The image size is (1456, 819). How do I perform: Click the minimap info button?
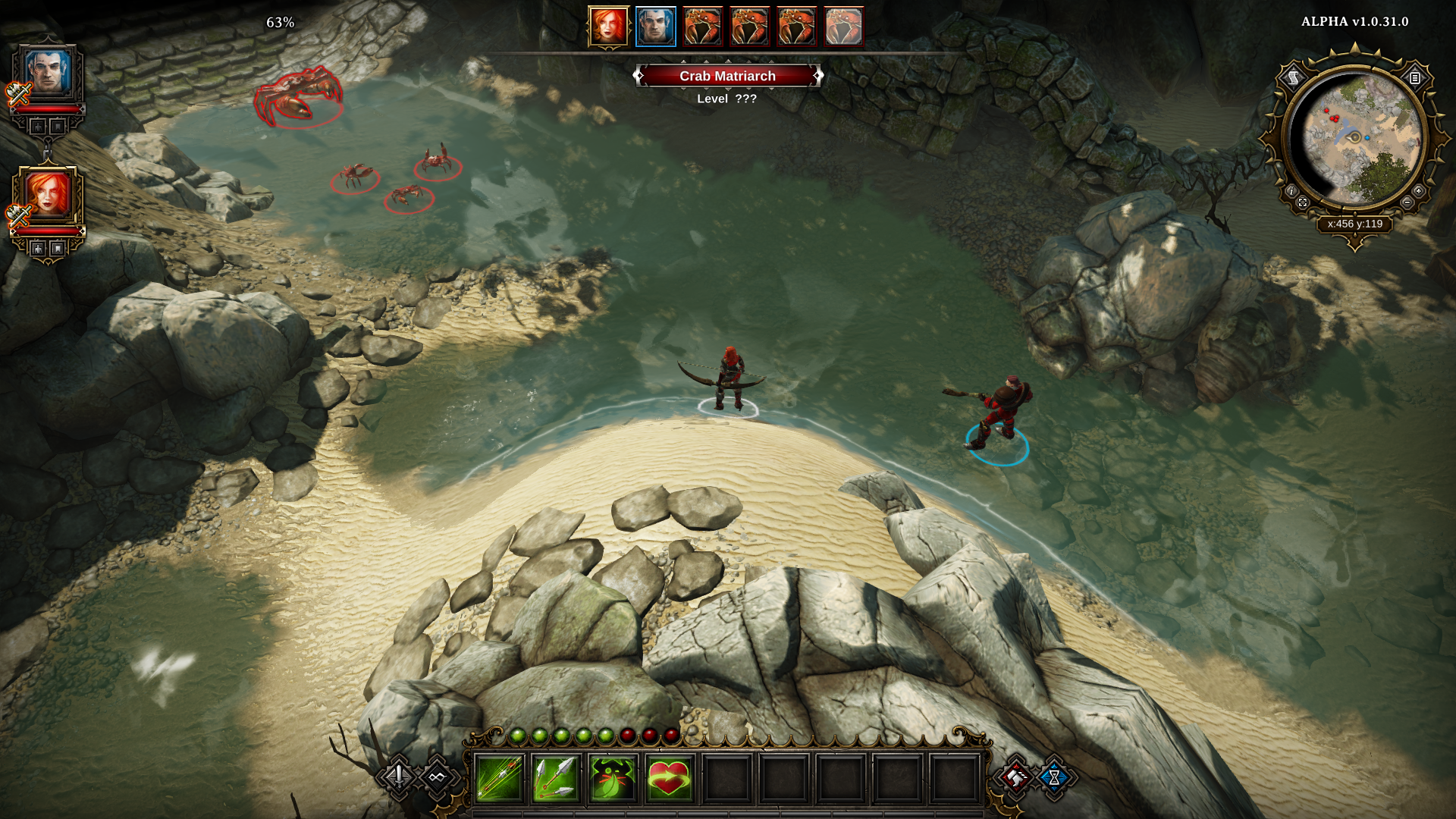click(x=1291, y=191)
